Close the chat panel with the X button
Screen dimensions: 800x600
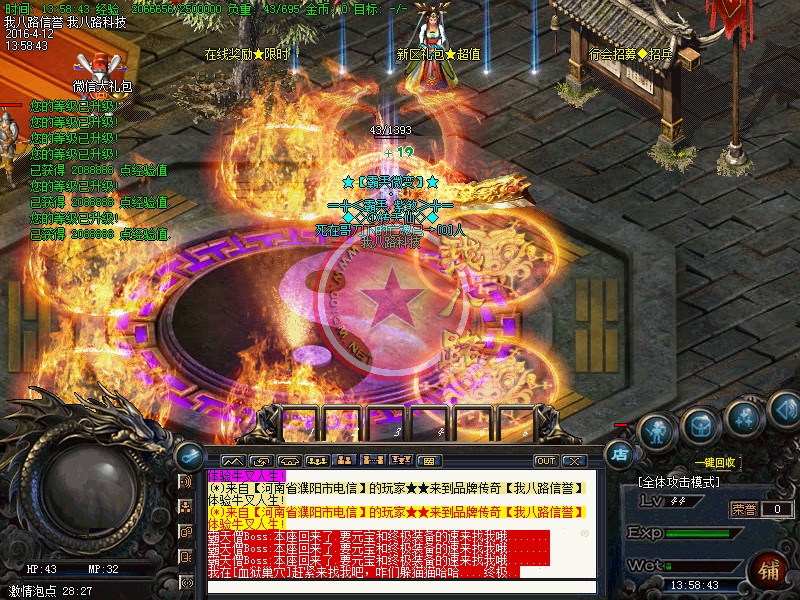point(573,461)
